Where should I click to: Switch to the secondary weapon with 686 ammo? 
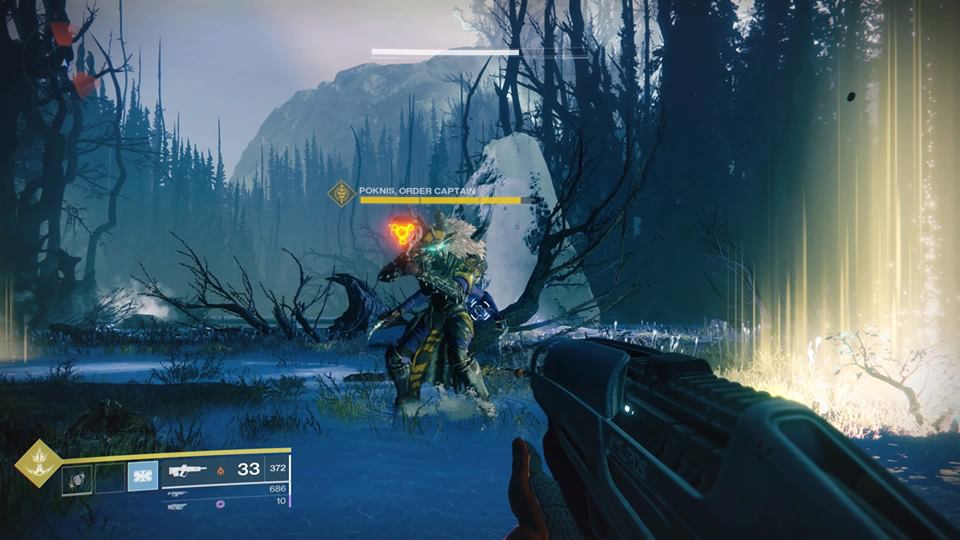pos(178,493)
